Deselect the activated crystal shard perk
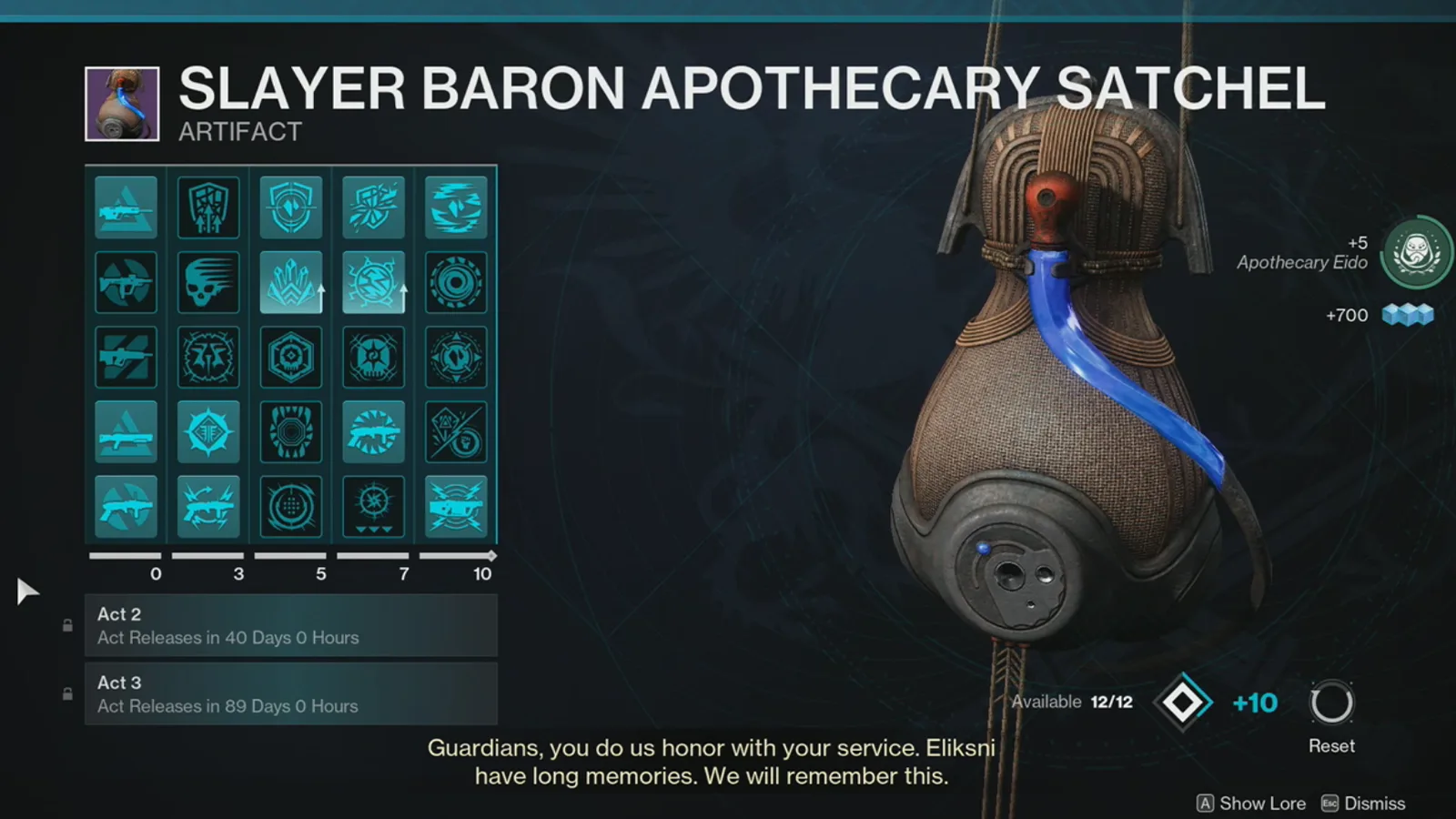 pos(290,282)
